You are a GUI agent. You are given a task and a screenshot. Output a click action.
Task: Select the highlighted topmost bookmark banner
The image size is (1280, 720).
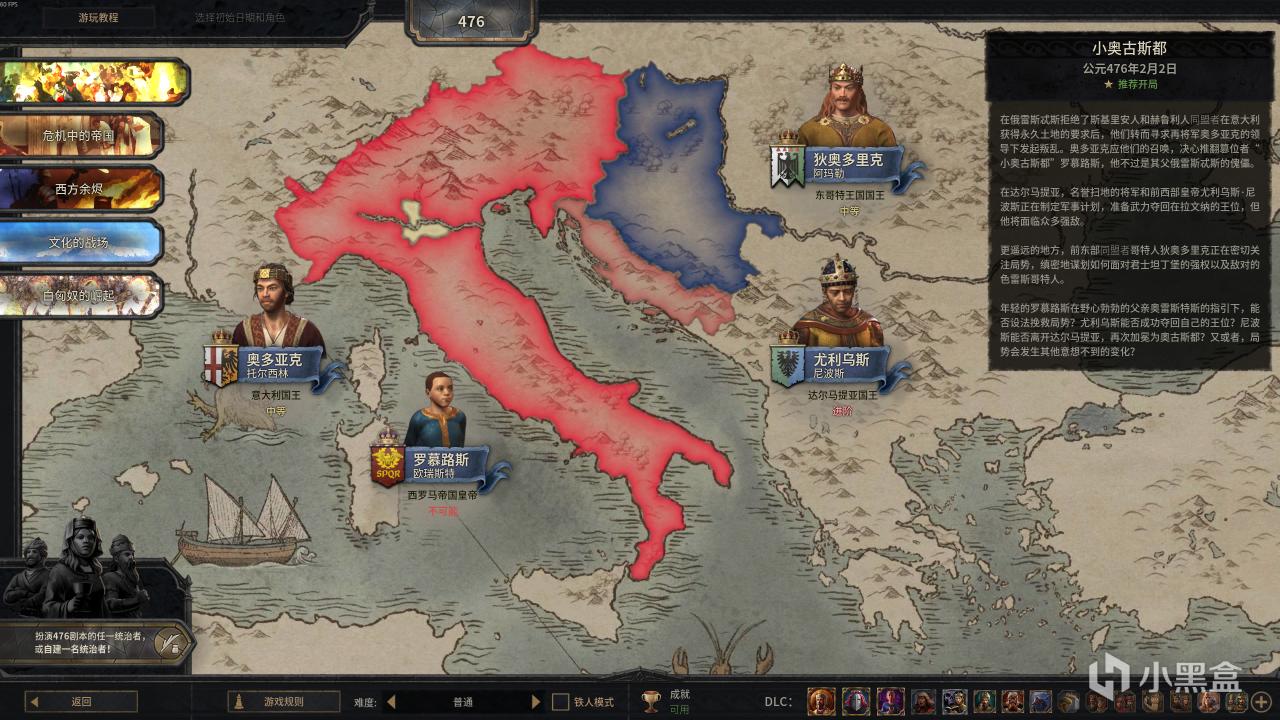95,82
